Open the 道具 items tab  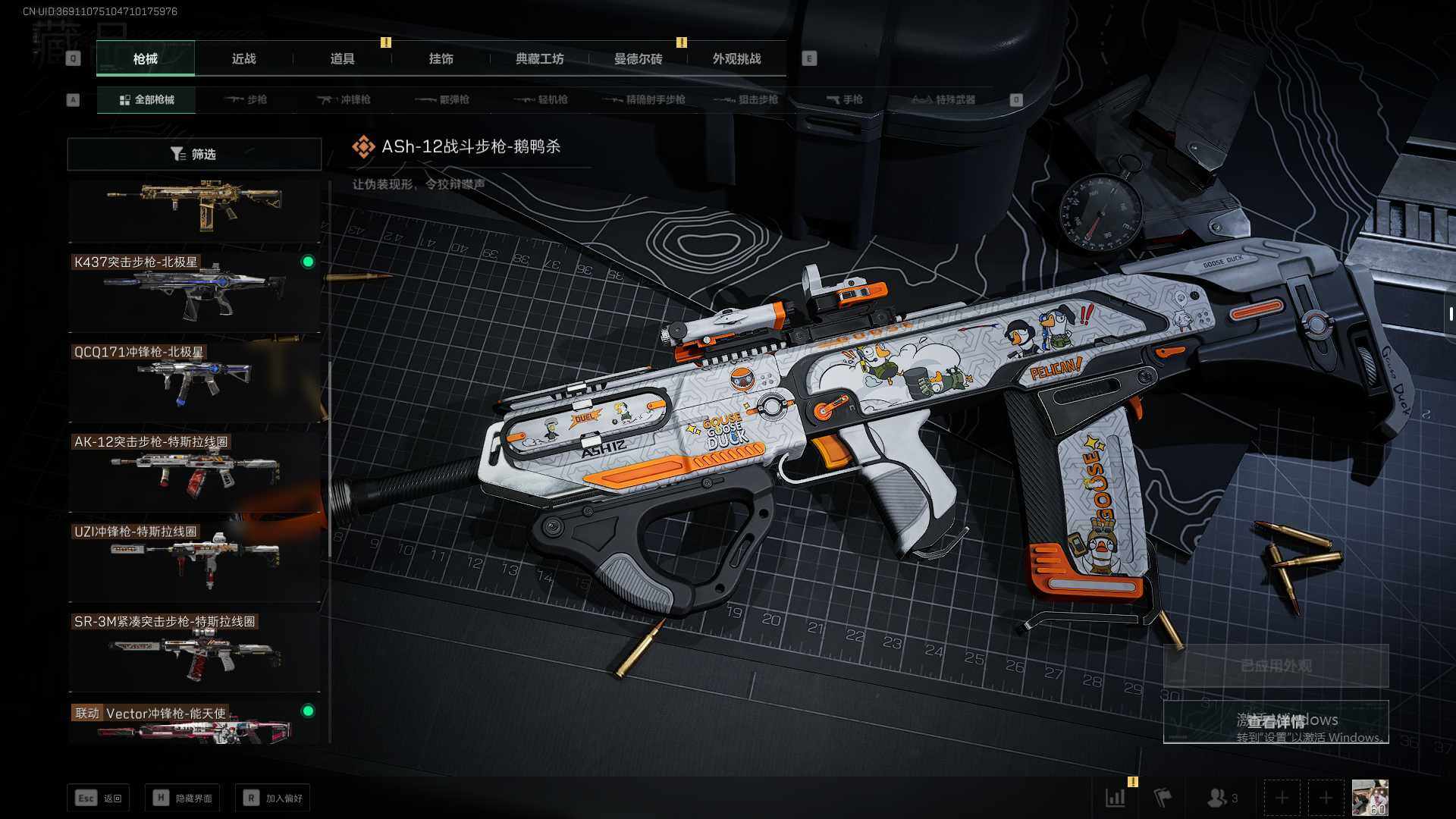pos(342,58)
